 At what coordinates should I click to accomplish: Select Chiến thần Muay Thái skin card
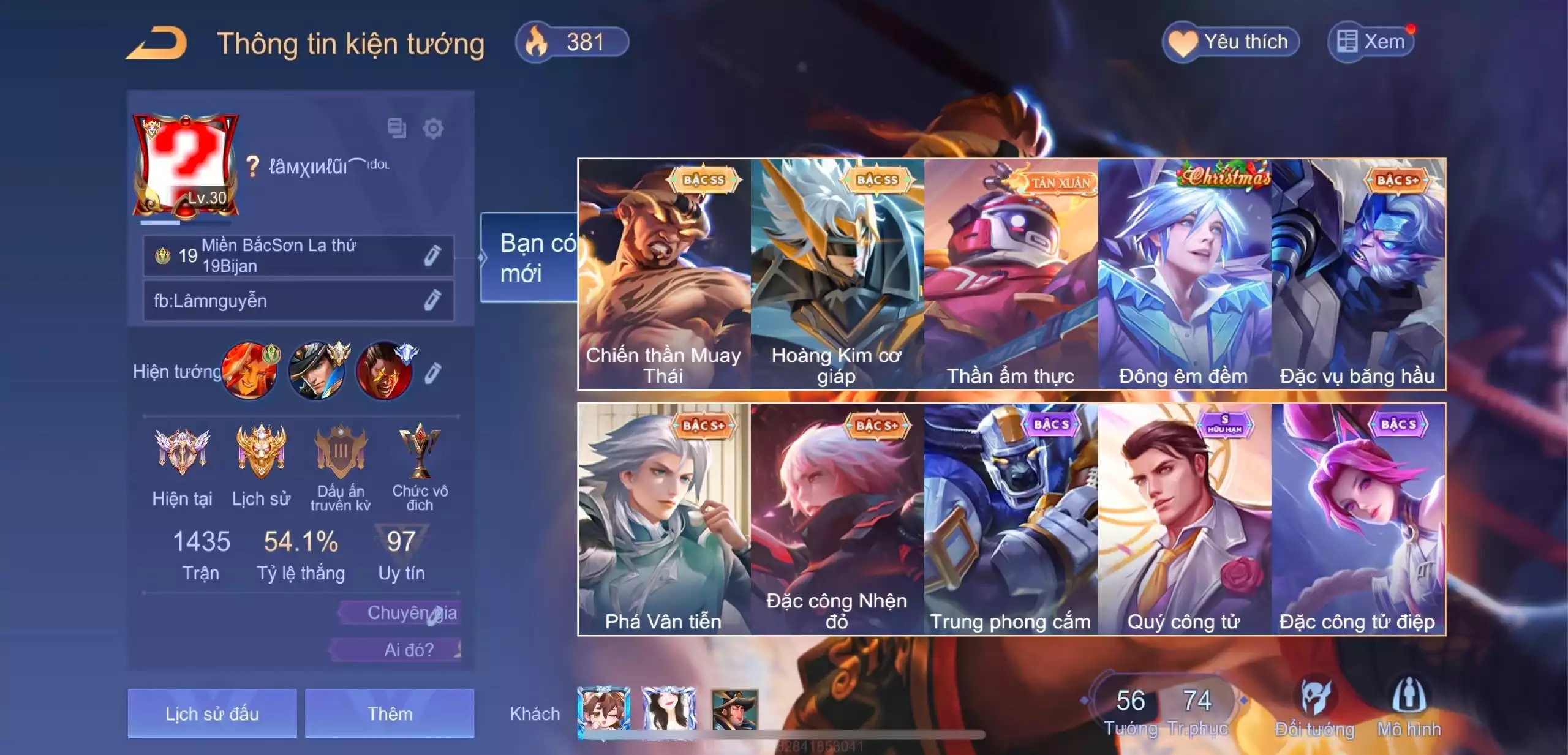[664, 274]
